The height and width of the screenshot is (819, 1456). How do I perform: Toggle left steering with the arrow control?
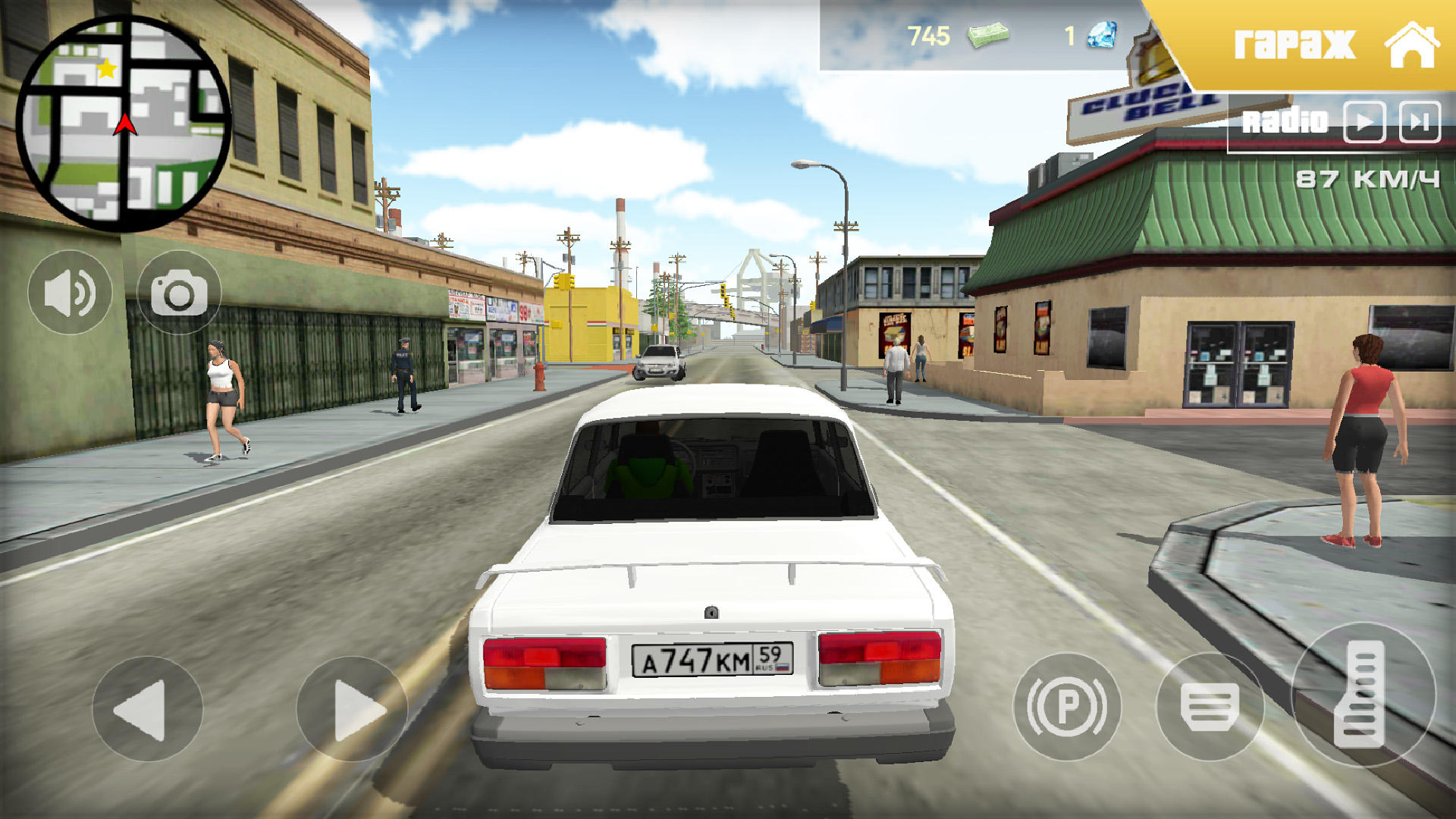tap(149, 708)
